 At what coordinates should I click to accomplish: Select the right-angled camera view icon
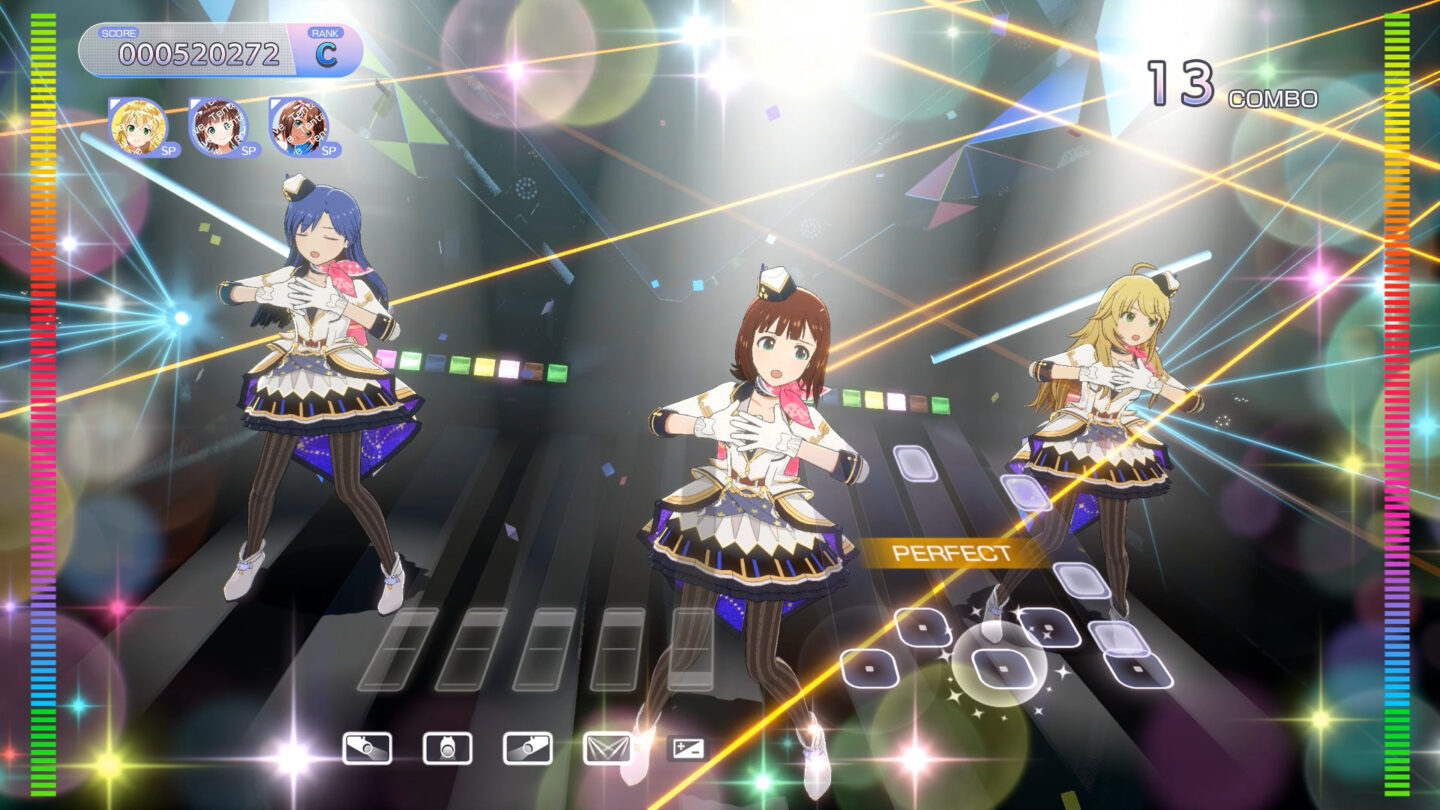pyautogui.click(x=528, y=748)
